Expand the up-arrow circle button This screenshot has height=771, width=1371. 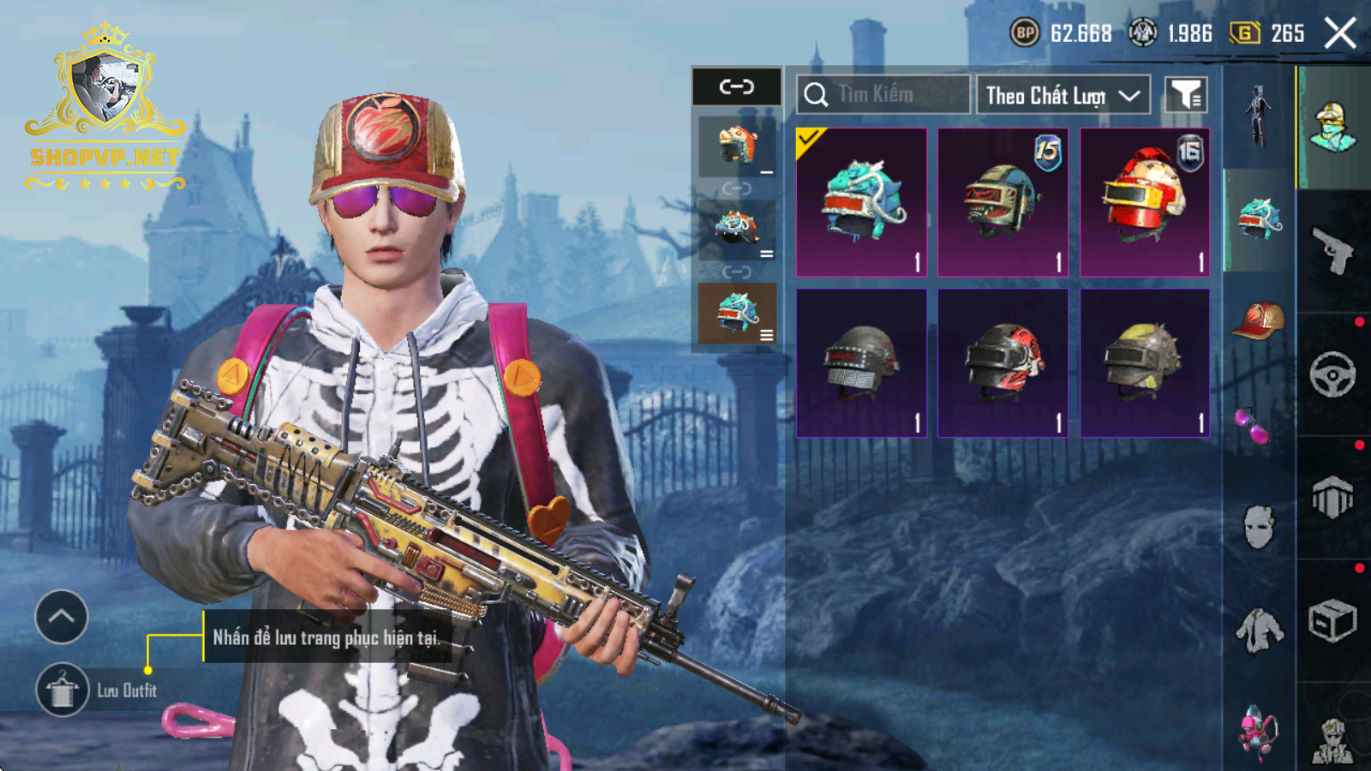click(x=62, y=617)
